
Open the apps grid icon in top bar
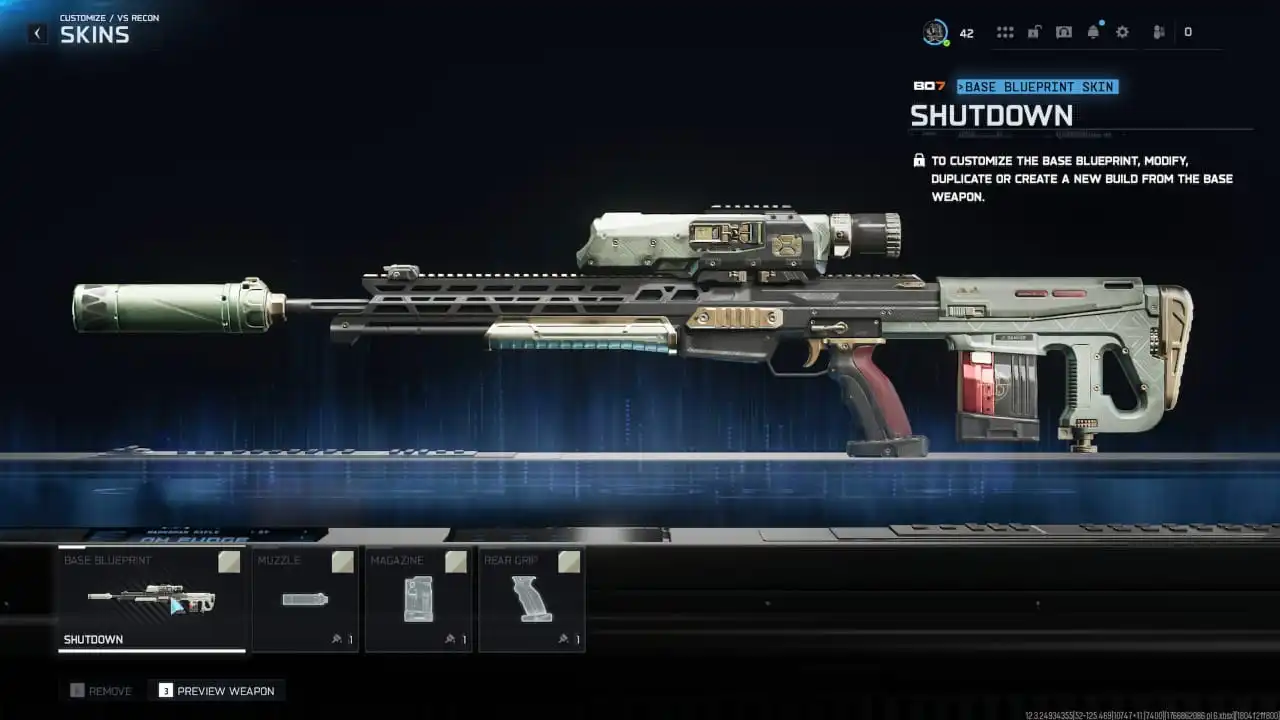point(1005,31)
